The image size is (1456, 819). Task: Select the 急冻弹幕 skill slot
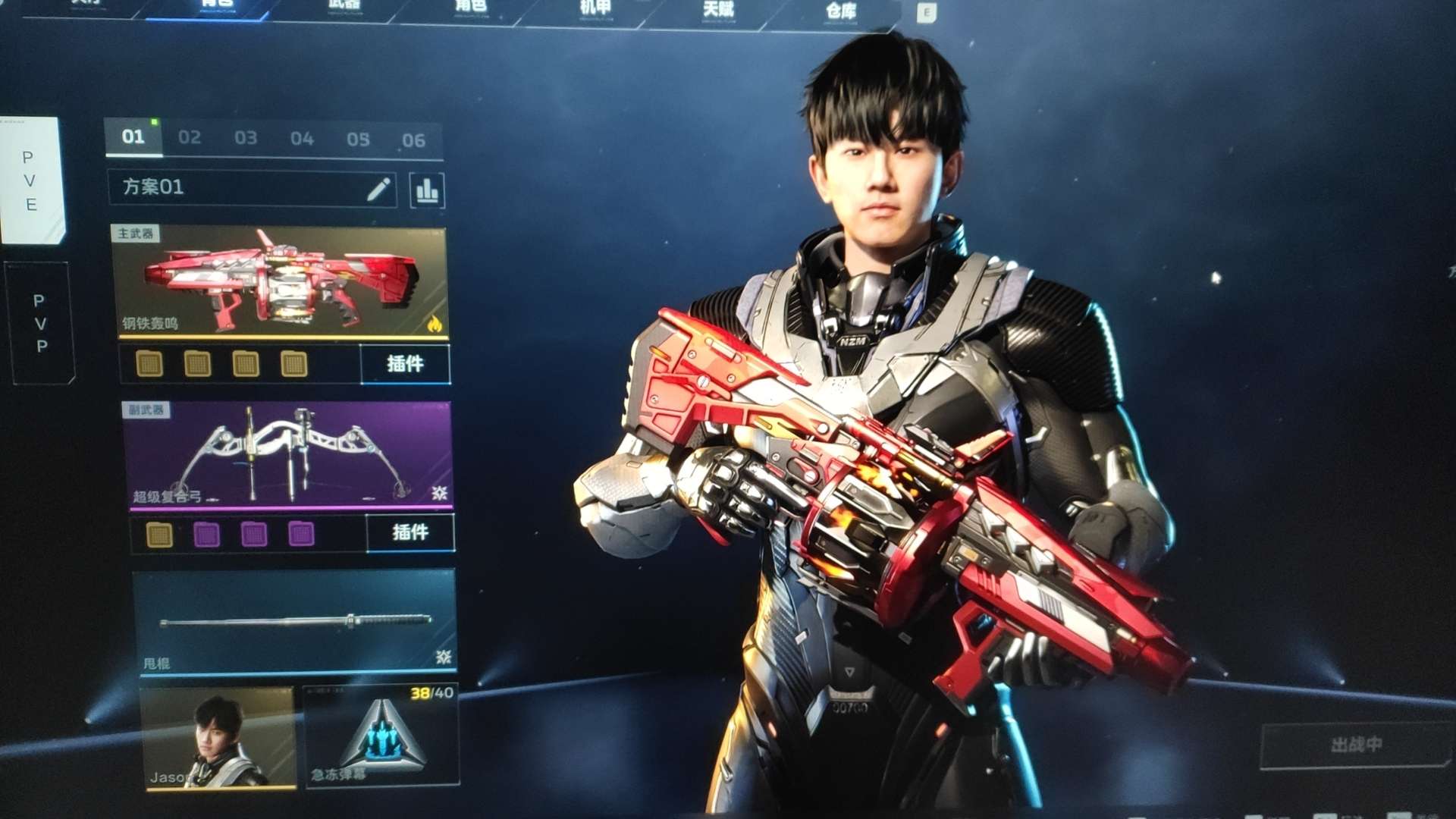pyautogui.click(x=381, y=737)
